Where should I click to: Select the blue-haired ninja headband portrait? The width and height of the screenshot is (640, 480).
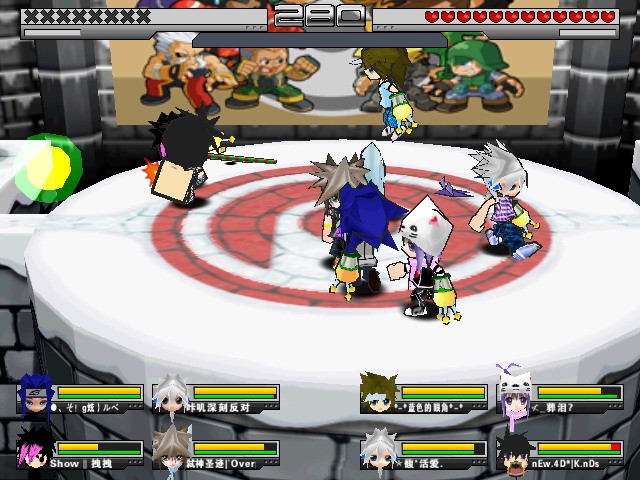point(35,396)
